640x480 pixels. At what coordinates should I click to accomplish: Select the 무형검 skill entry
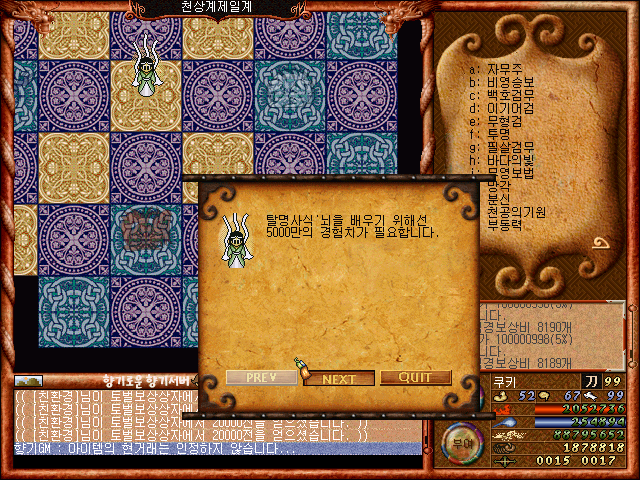coord(505,121)
